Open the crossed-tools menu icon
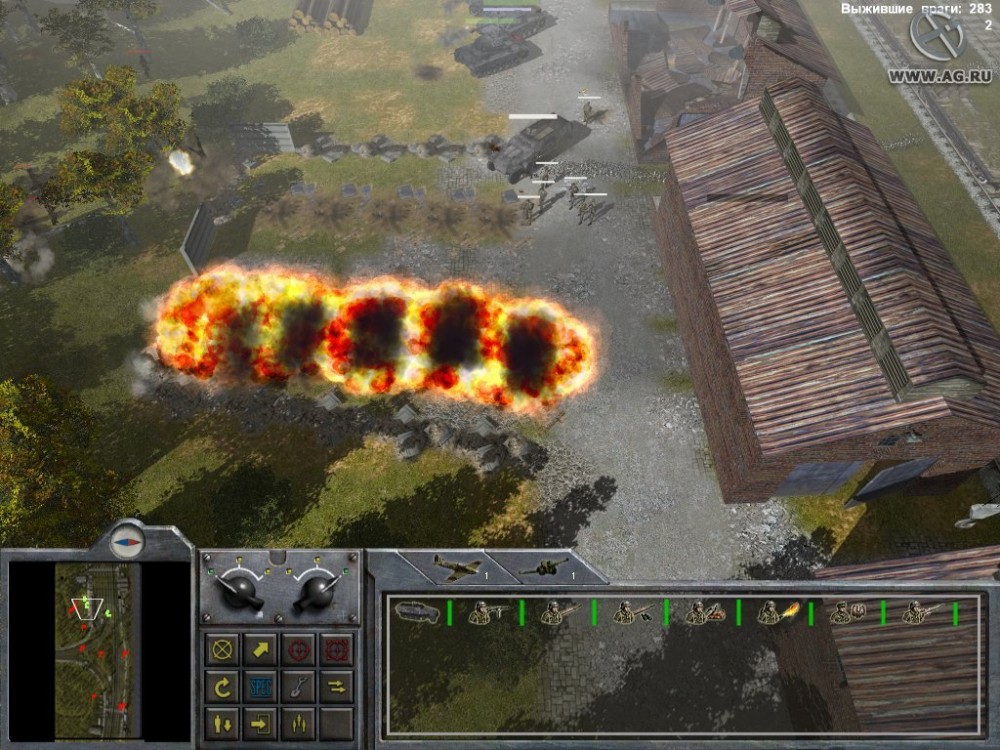The width and height of the screenshot is (1000, 750). click(x=937, y=37)
